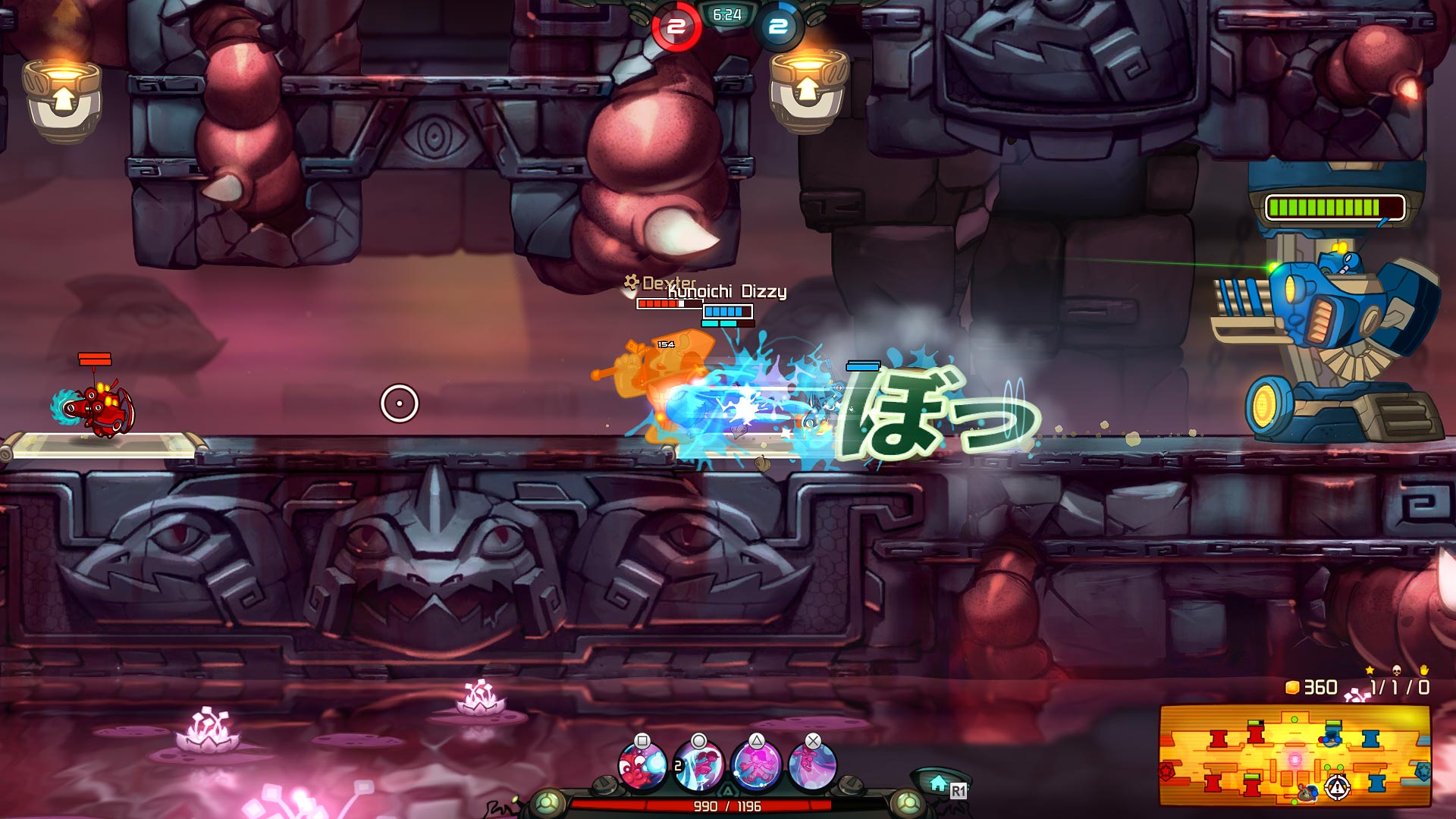
Task: Click the 1/1/0 kill-death-assist readout
Action: pos(1401,688)
